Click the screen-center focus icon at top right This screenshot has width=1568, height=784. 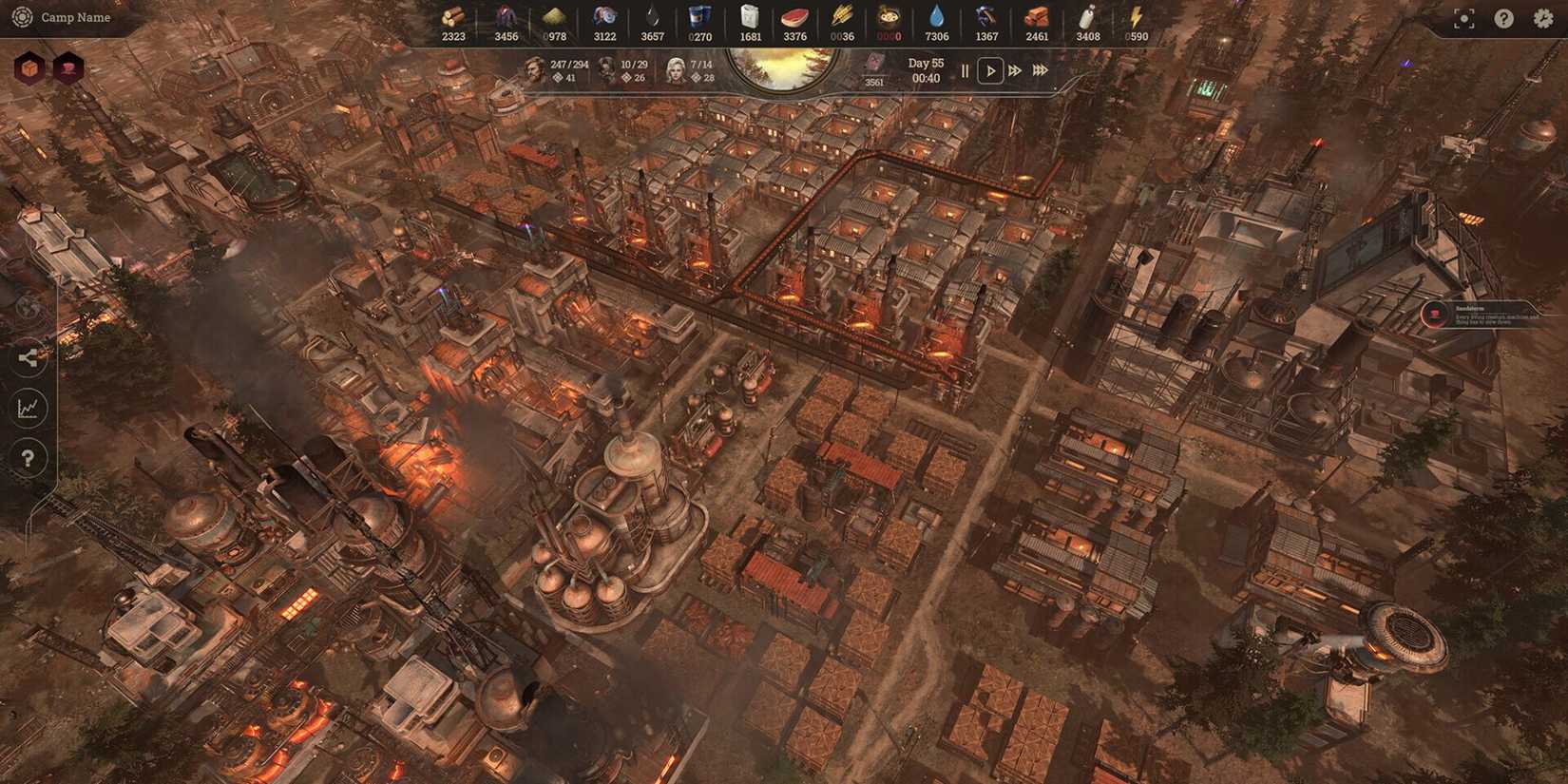pos(1463,17)
